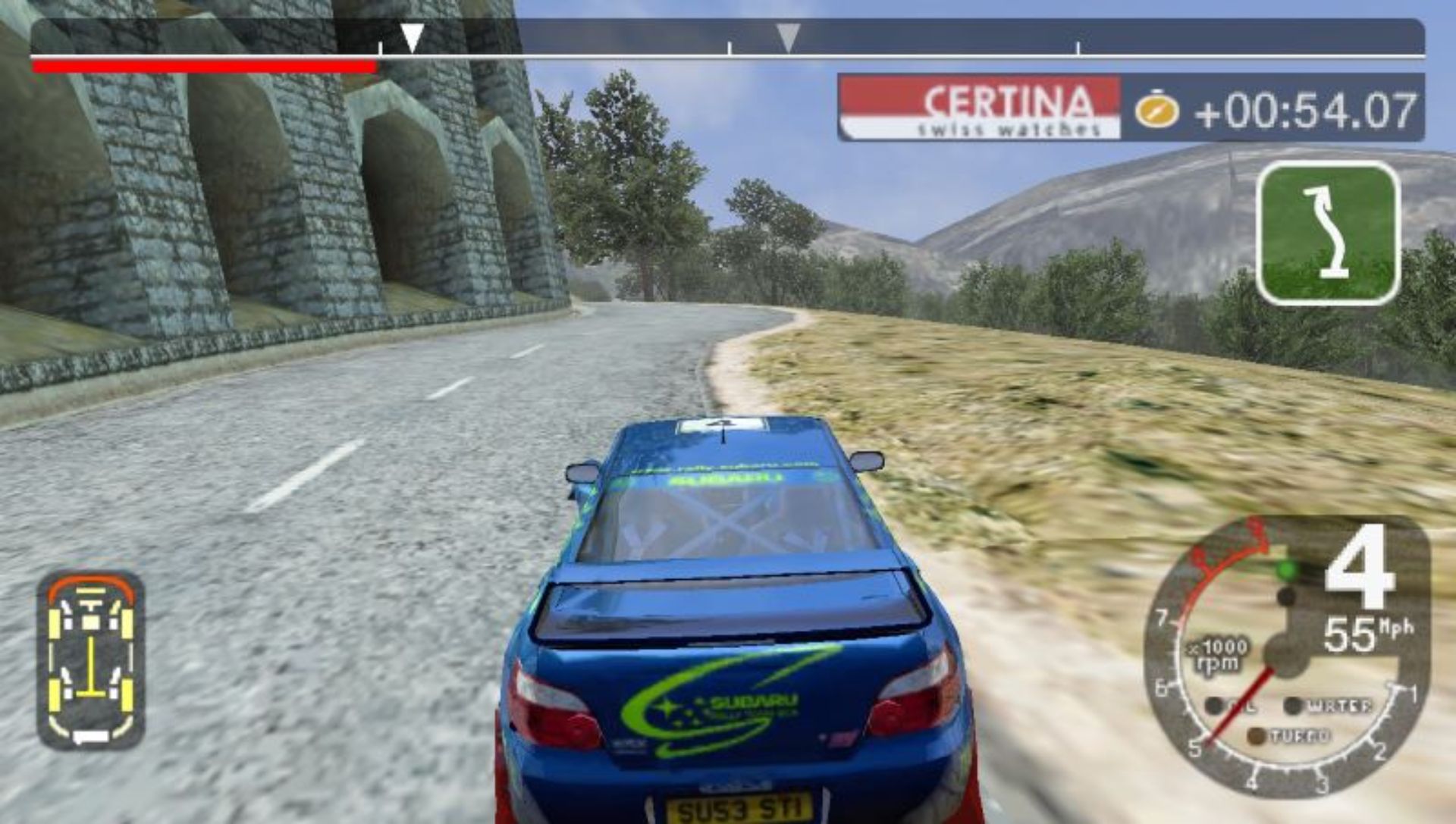This screenshot has height=824, width=1456.
Task: Click the green pace note corner icon
Action: 1328,232
